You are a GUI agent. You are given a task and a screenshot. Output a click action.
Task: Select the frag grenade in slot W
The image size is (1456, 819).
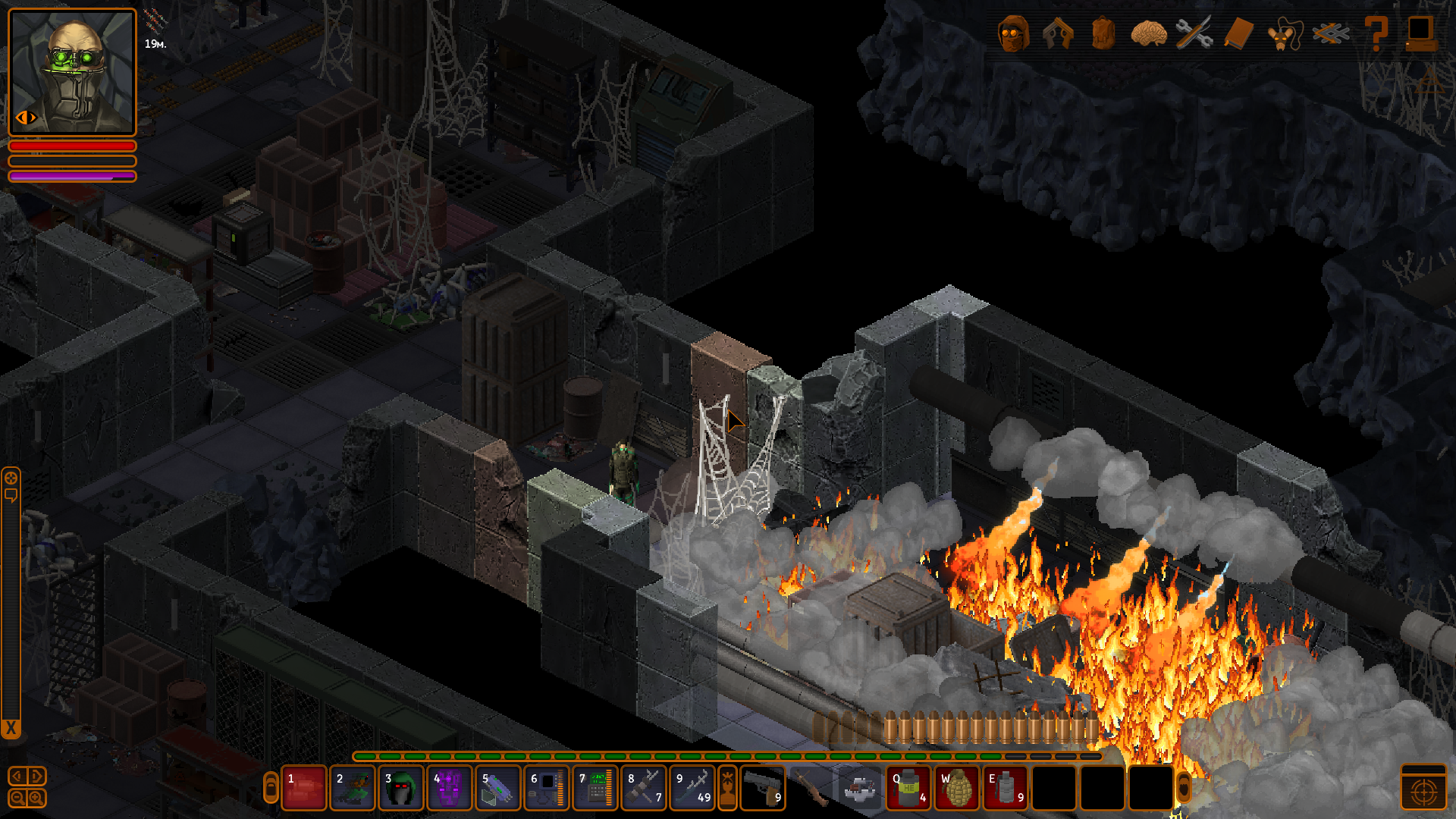957,789
